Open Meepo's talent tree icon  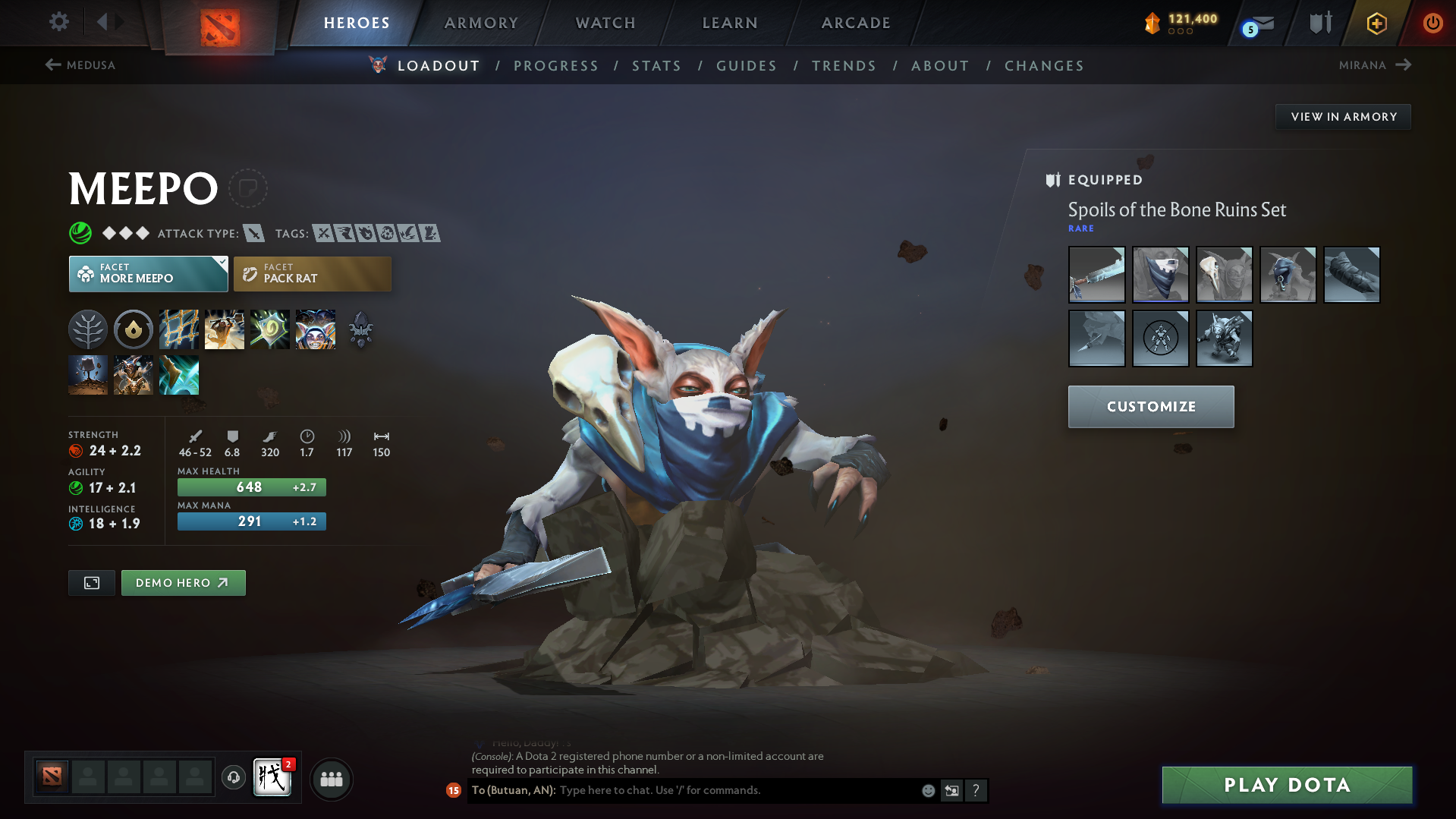[88, 329]
